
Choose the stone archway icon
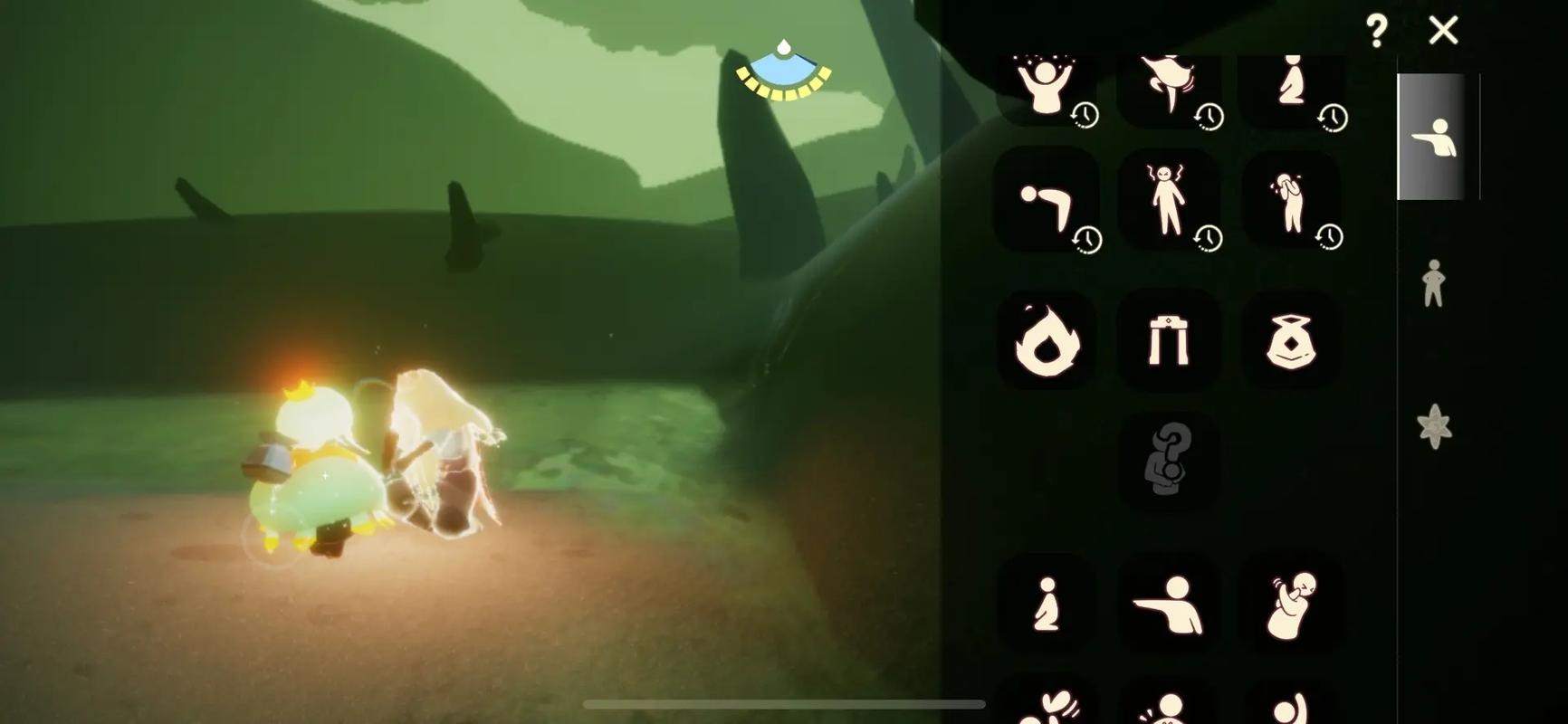click(1168, 342)
